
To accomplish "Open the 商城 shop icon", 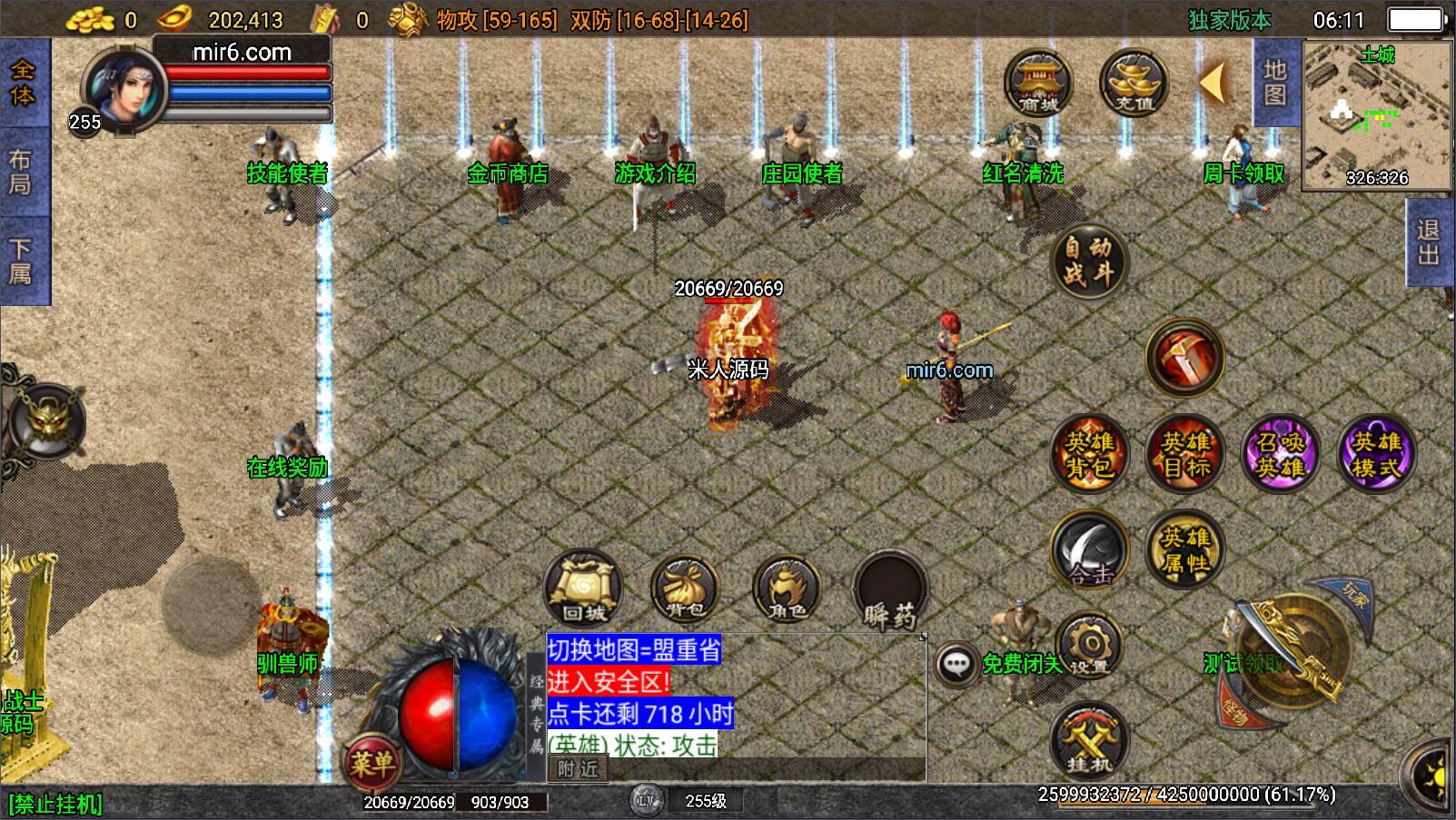I will pyautogui.click(x=1038, y=84).
